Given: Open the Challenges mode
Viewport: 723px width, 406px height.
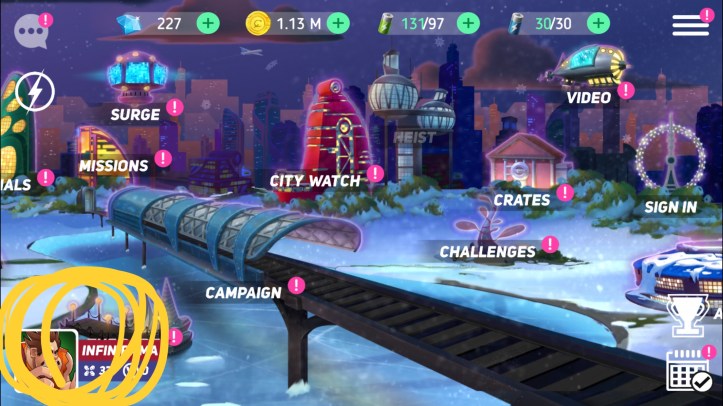Looking at the screenshot, I should point(487,251).
